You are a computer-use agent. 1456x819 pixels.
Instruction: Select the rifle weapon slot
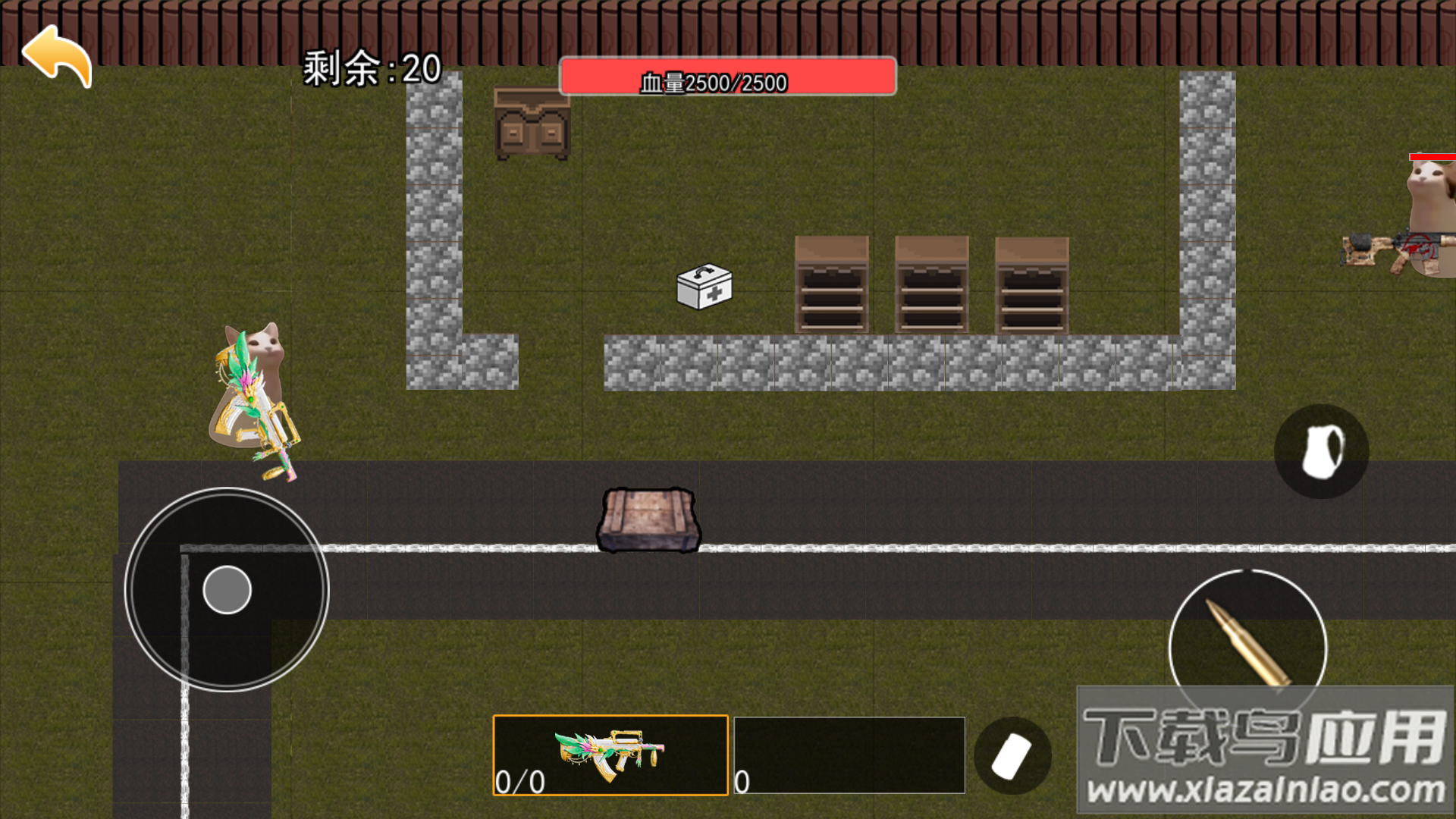coord(610,755)
